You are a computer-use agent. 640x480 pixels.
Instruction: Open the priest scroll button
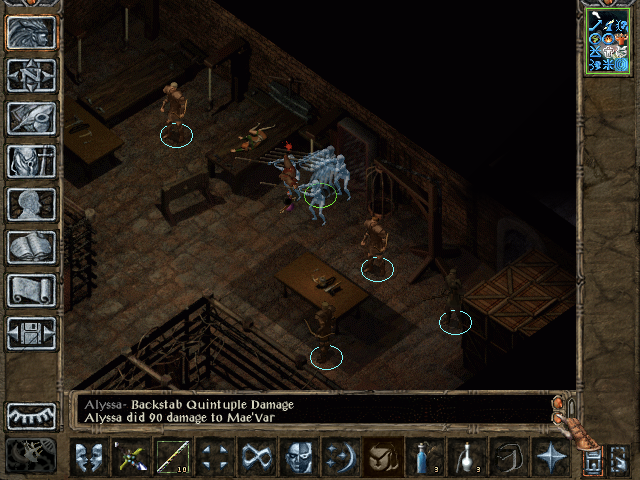pos(31,290)
